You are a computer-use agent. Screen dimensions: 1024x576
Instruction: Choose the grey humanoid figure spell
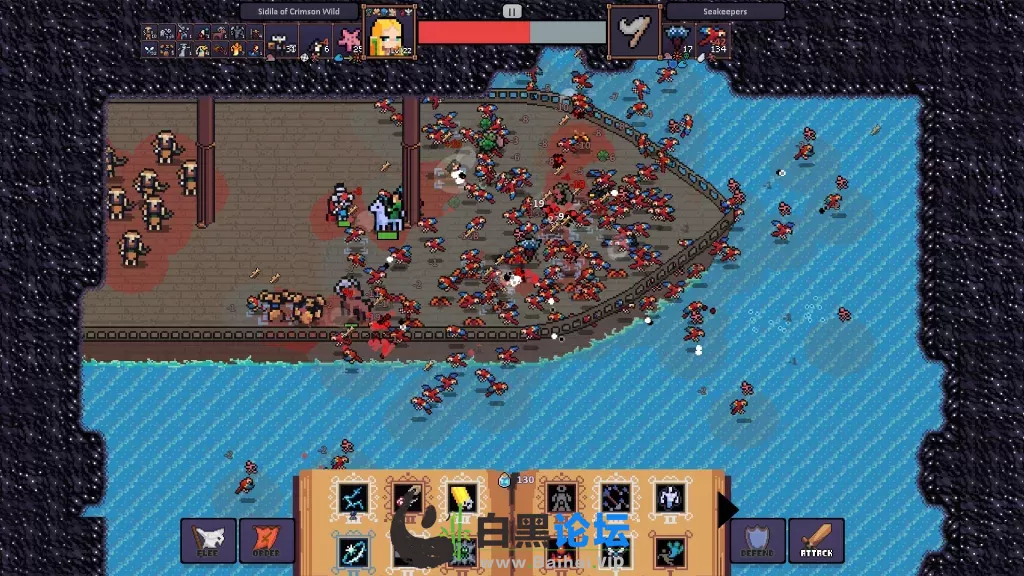point(560,498)
